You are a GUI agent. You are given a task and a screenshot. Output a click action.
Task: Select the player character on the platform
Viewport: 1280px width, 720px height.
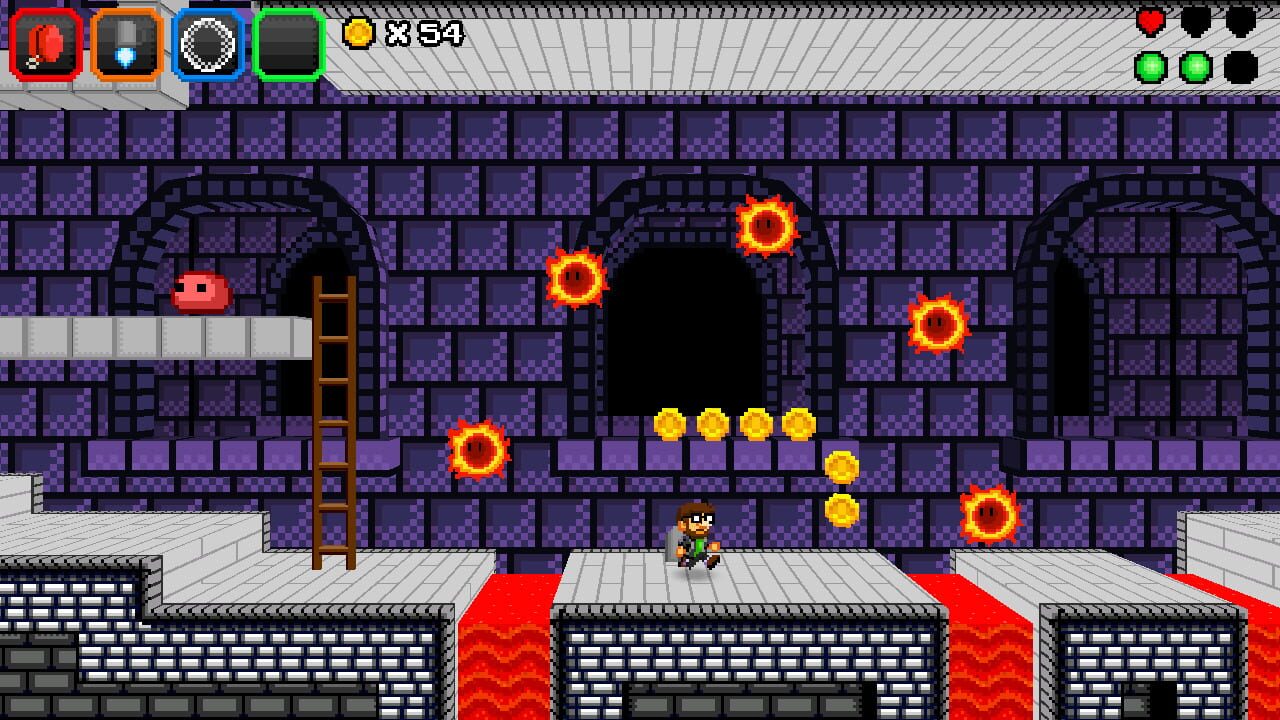[x=697, y=535]
